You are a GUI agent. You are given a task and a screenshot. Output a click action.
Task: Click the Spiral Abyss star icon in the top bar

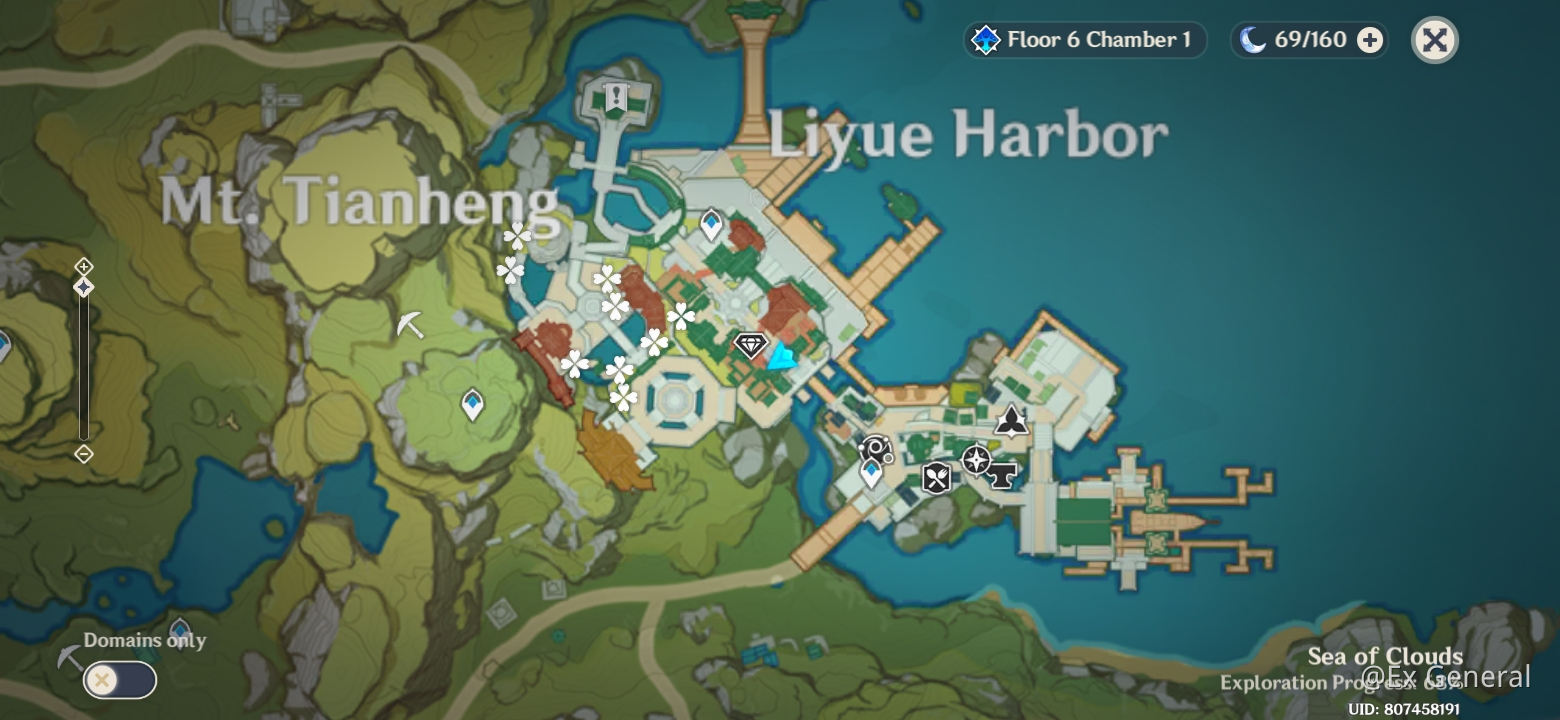(x=986, y=41)
